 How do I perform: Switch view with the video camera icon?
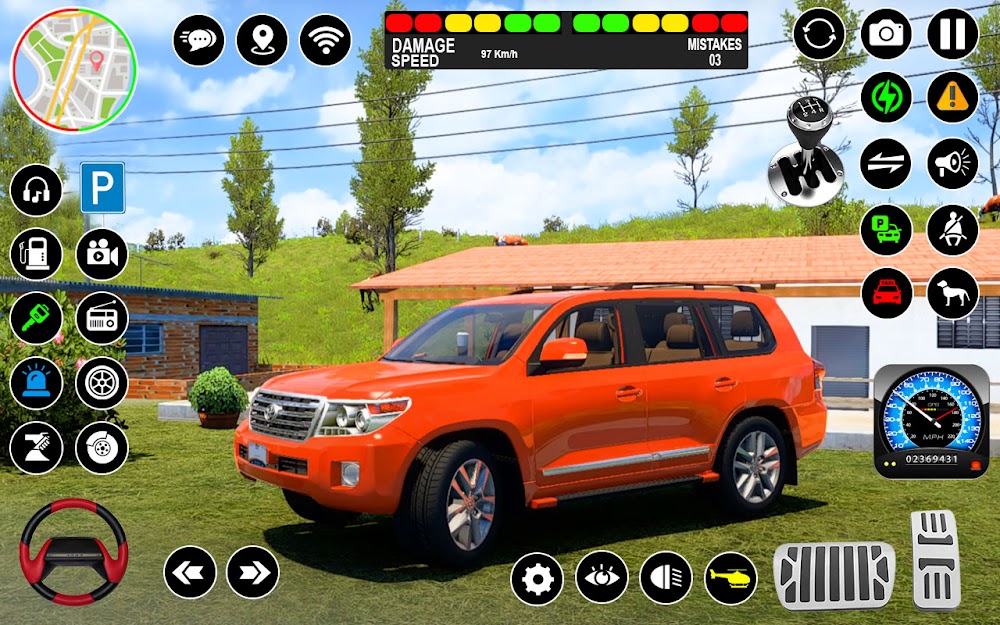101,254
